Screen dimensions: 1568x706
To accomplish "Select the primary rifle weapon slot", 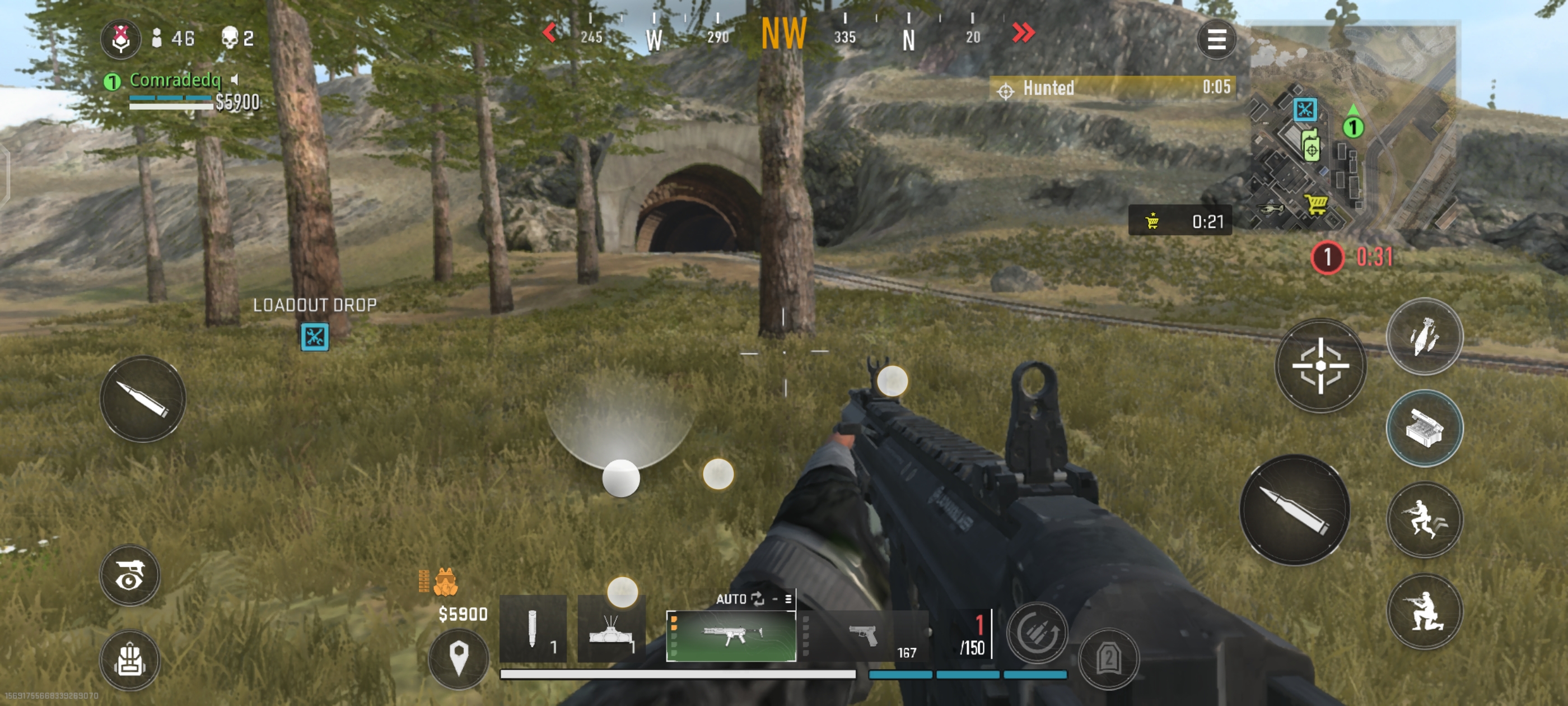I will coord(730,636).
